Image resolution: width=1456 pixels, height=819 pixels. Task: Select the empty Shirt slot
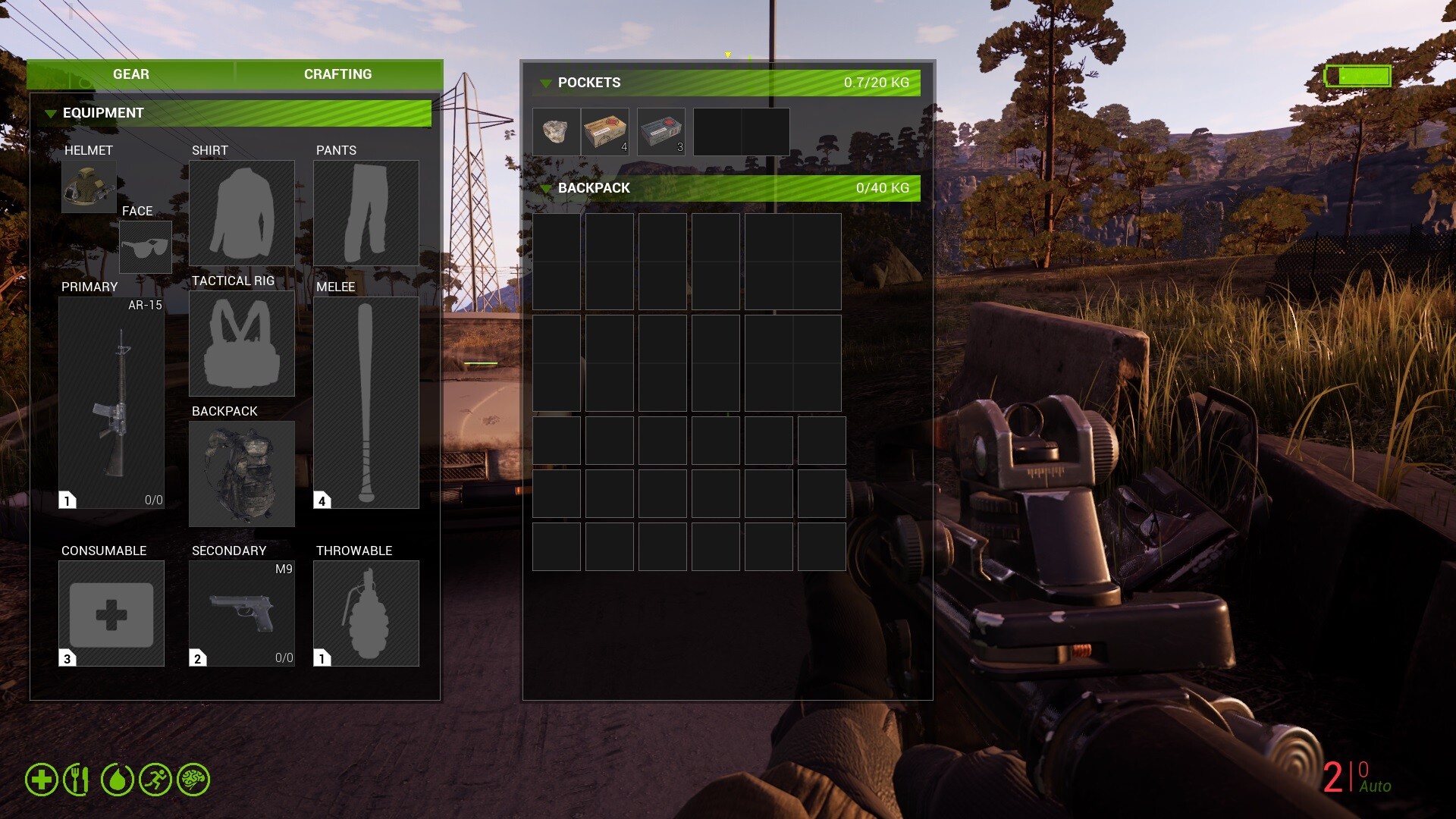241,212
